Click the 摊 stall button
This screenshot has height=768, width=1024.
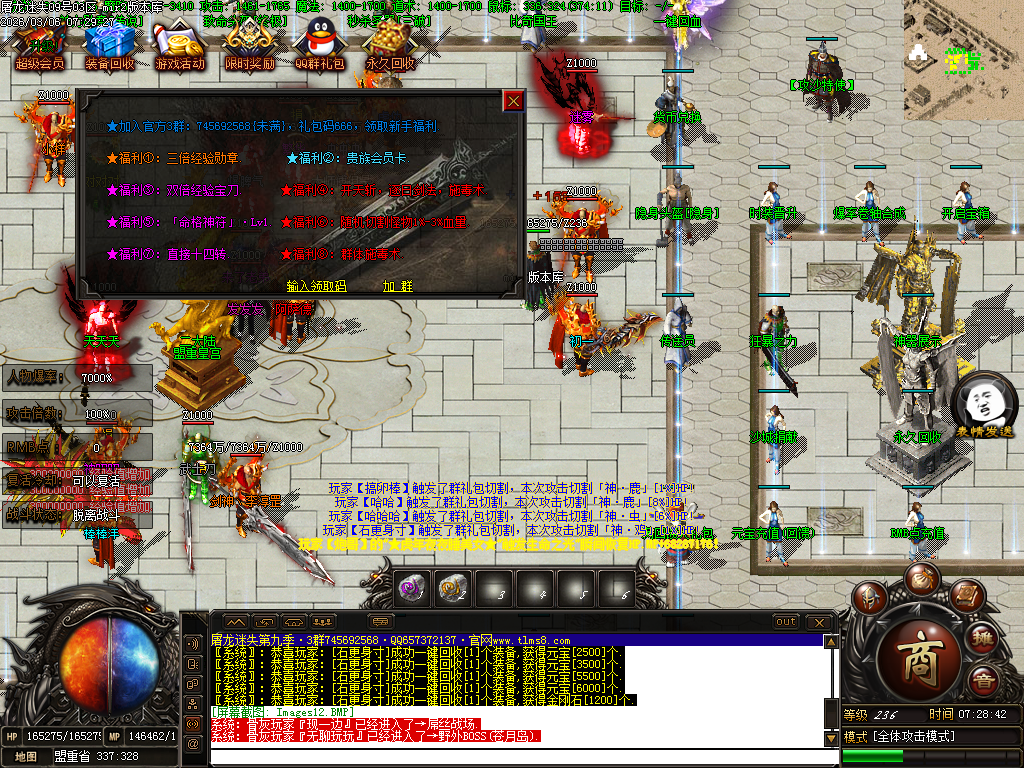point(984,640)
